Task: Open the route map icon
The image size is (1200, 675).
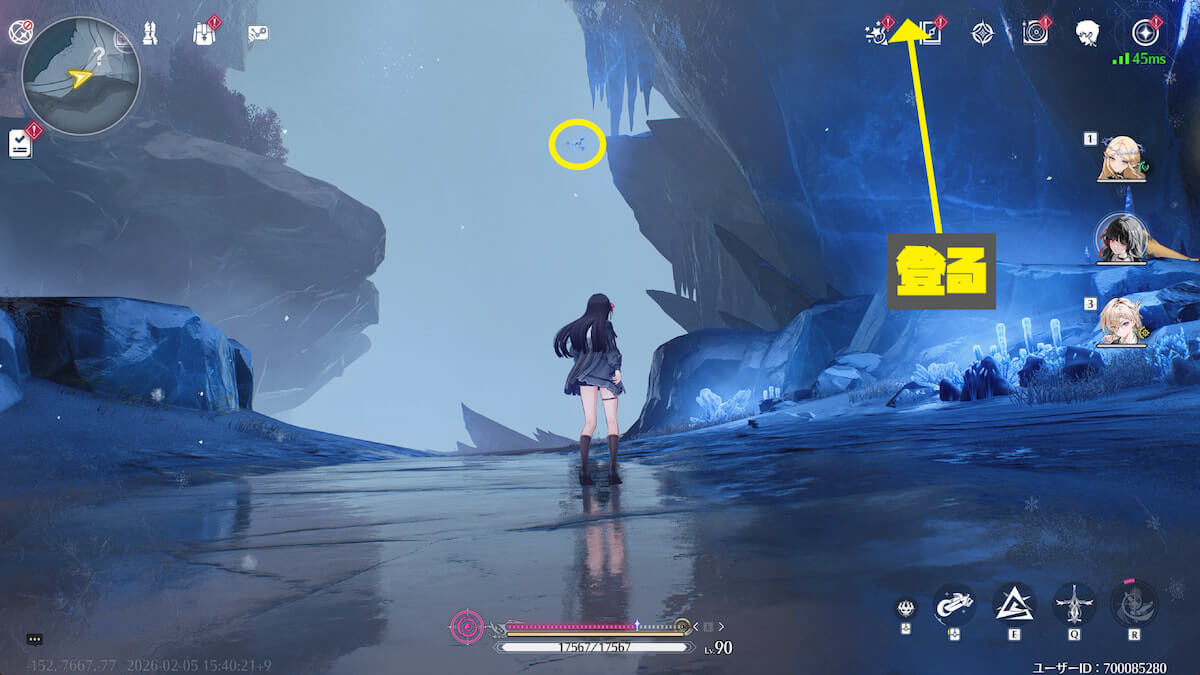Action: point(257,34)
